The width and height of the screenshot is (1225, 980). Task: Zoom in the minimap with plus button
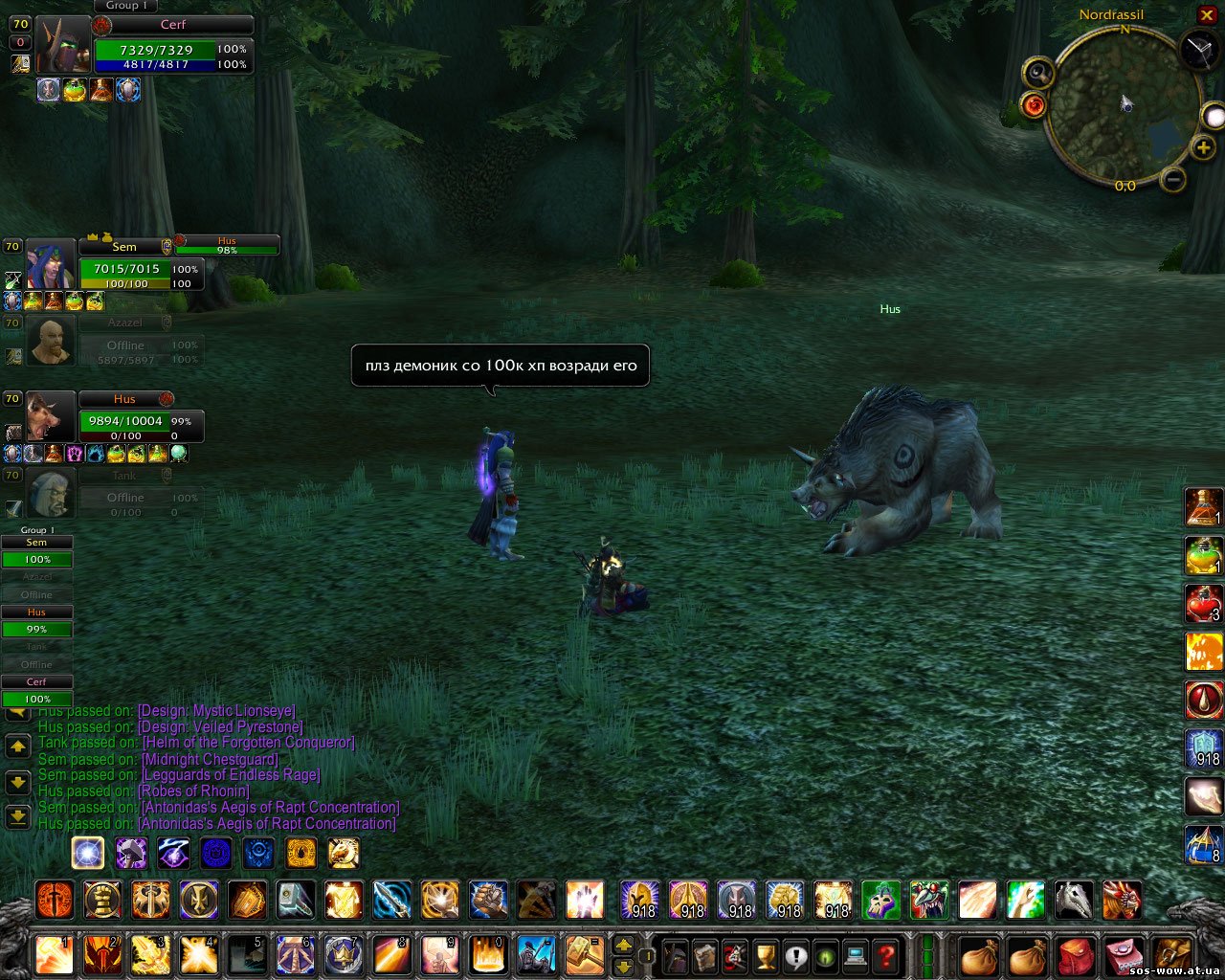(1203, 148)
